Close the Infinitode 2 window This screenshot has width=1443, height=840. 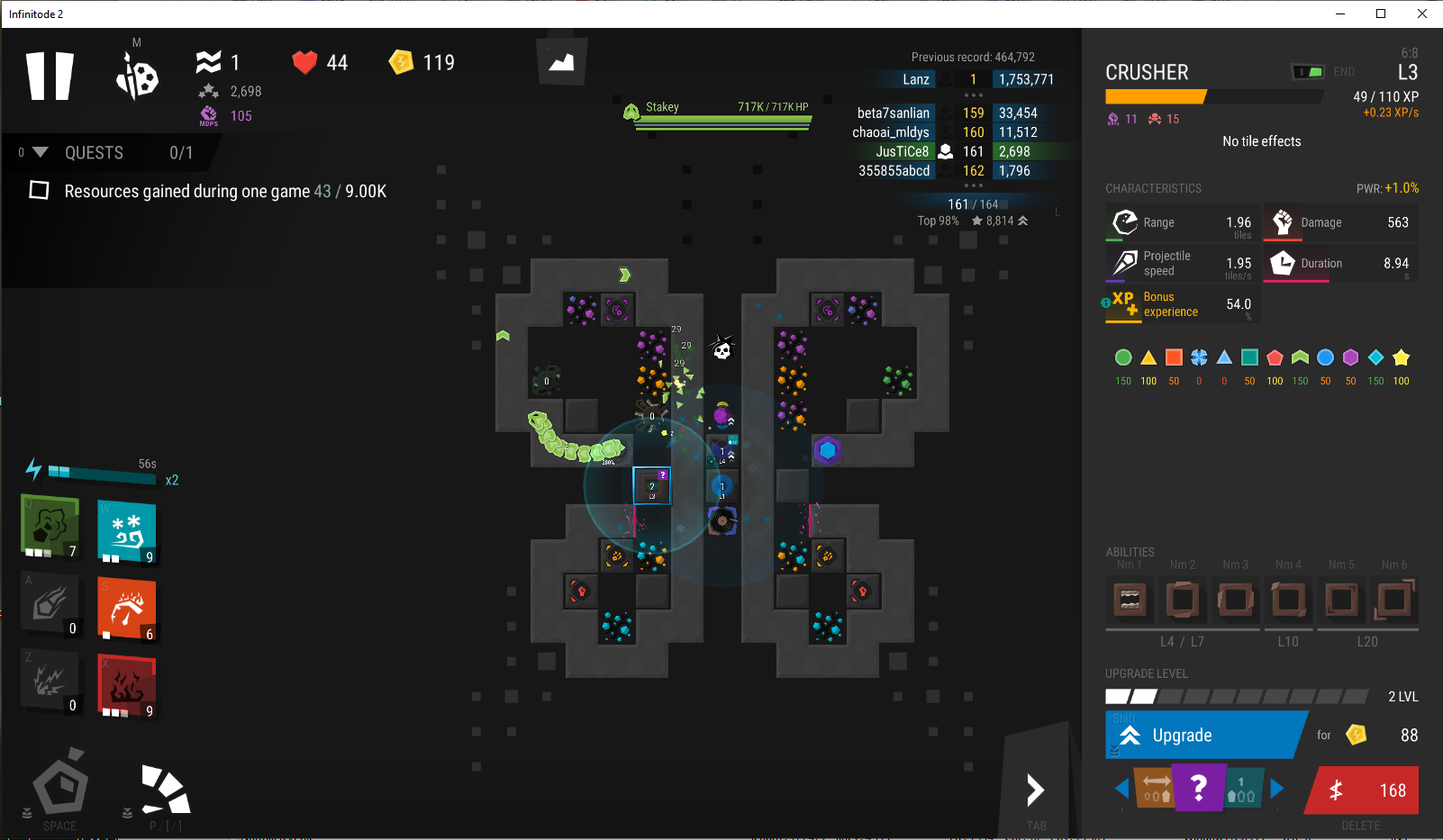click(1421, 14)
